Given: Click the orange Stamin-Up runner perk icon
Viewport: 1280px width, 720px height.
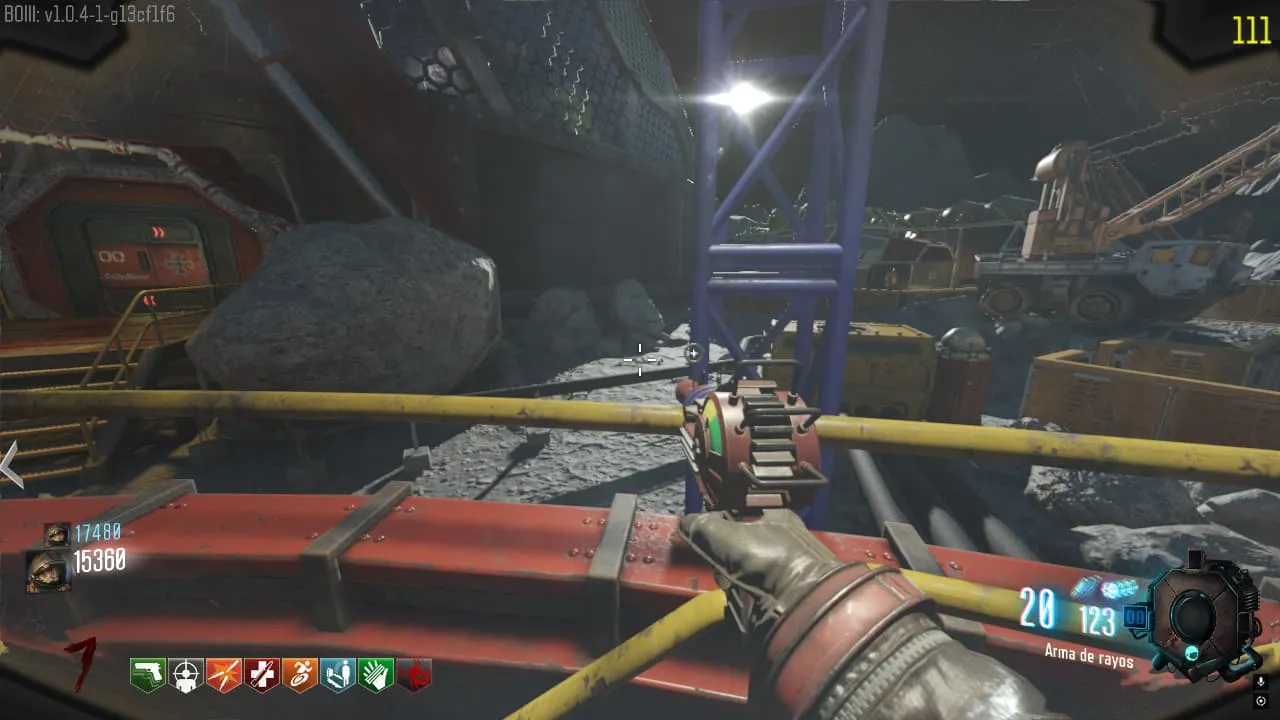Looking at the screenshot, I should point(299,675).
